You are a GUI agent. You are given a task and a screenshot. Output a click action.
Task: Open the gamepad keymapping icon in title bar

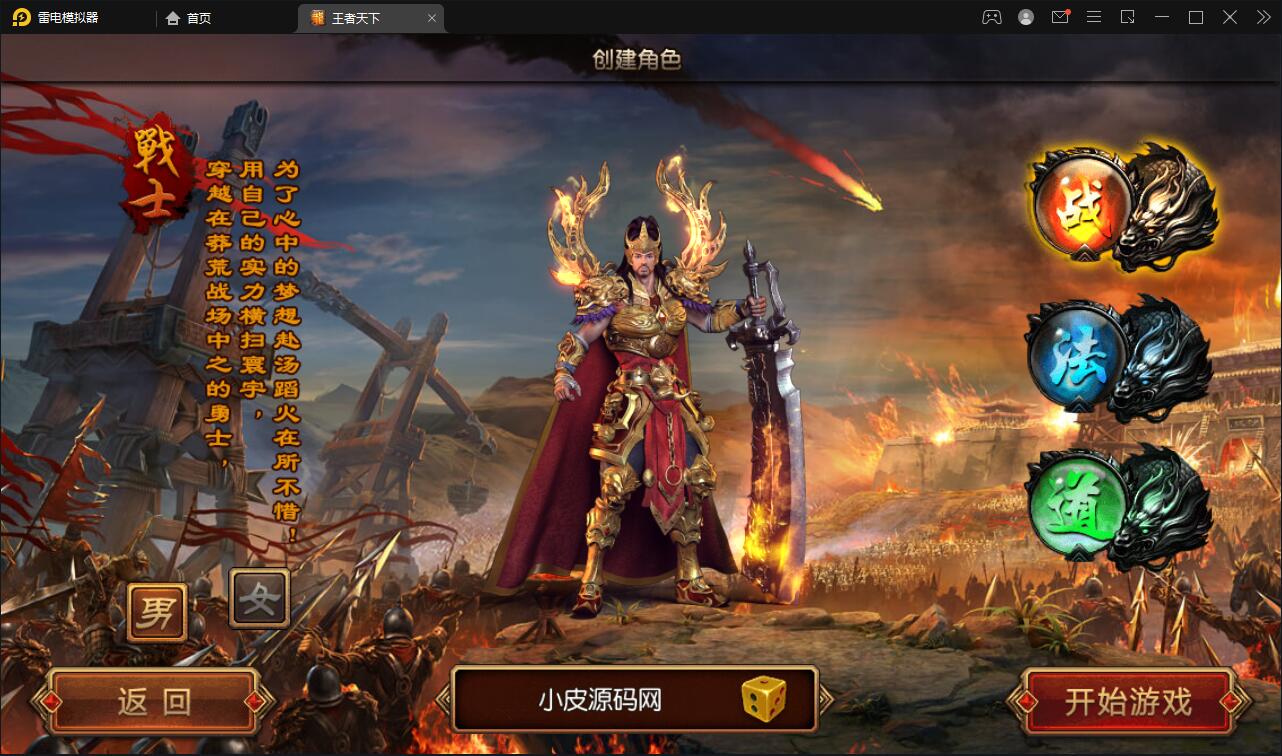pyautogui.click(x=991, y=17)
